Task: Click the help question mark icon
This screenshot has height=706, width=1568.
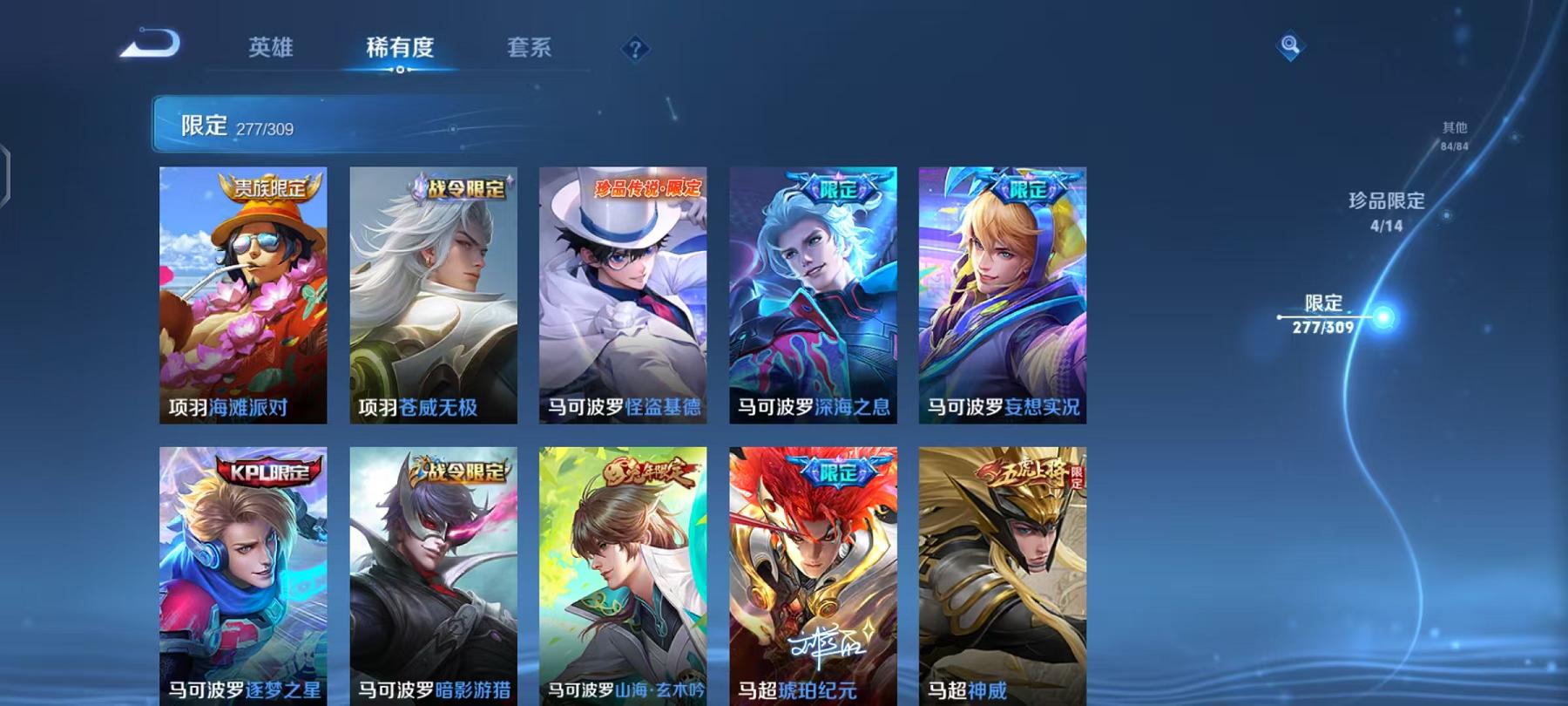Action: [x=636, y=50]
